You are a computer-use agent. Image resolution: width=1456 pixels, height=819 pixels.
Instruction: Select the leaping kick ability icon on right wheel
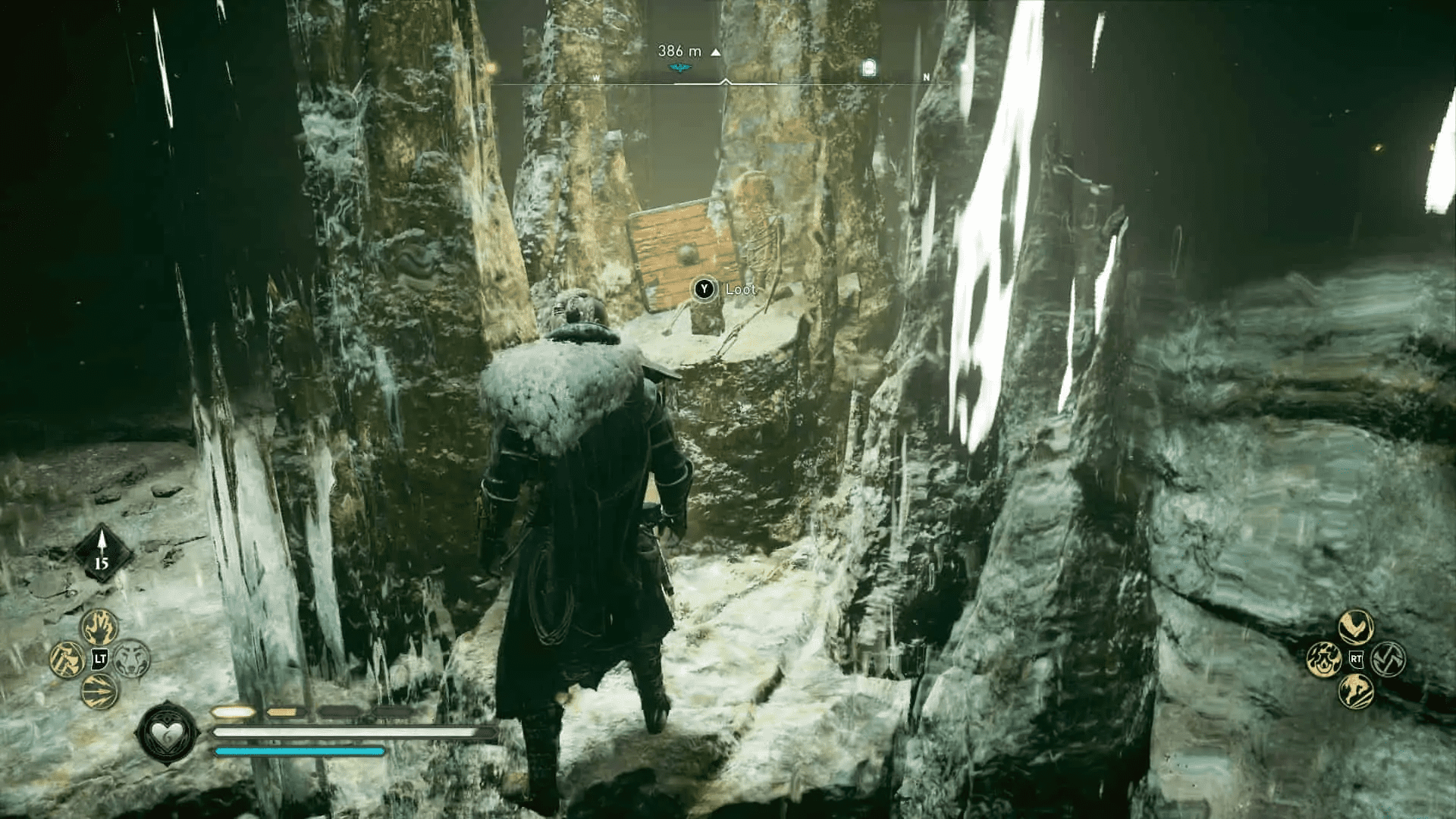pos(1356,691)
